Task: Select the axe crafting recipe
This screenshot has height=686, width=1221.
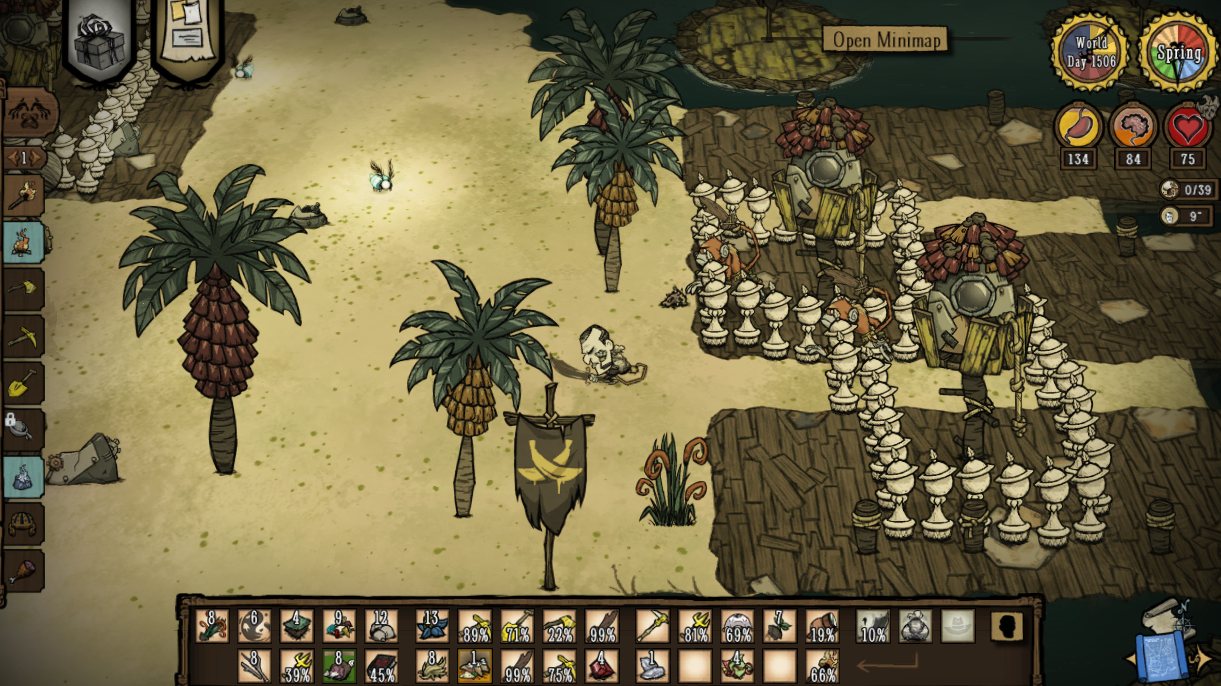Action: coord(23,289)
